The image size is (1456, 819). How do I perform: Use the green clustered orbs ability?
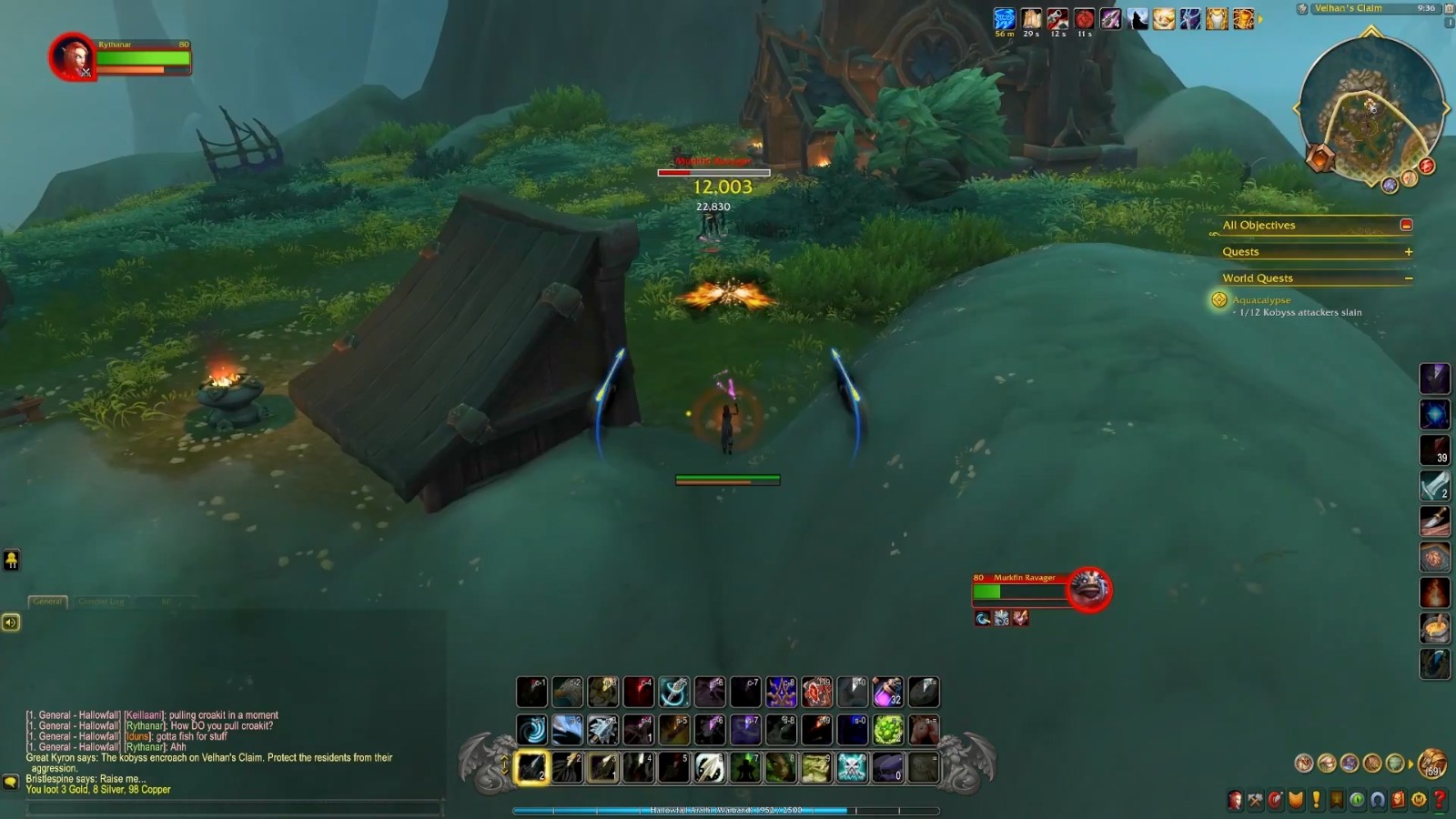coord(887,730)
